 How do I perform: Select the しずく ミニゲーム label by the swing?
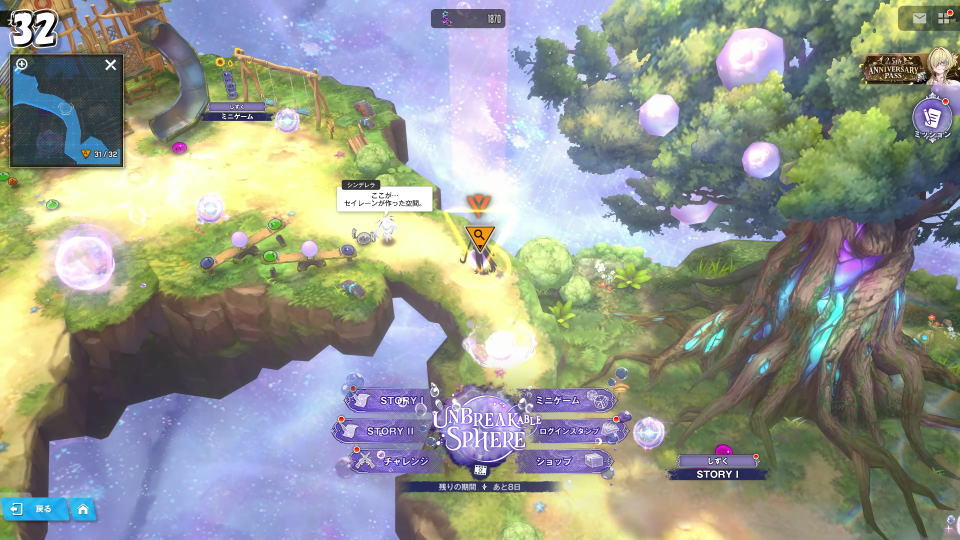pos(237,111)
